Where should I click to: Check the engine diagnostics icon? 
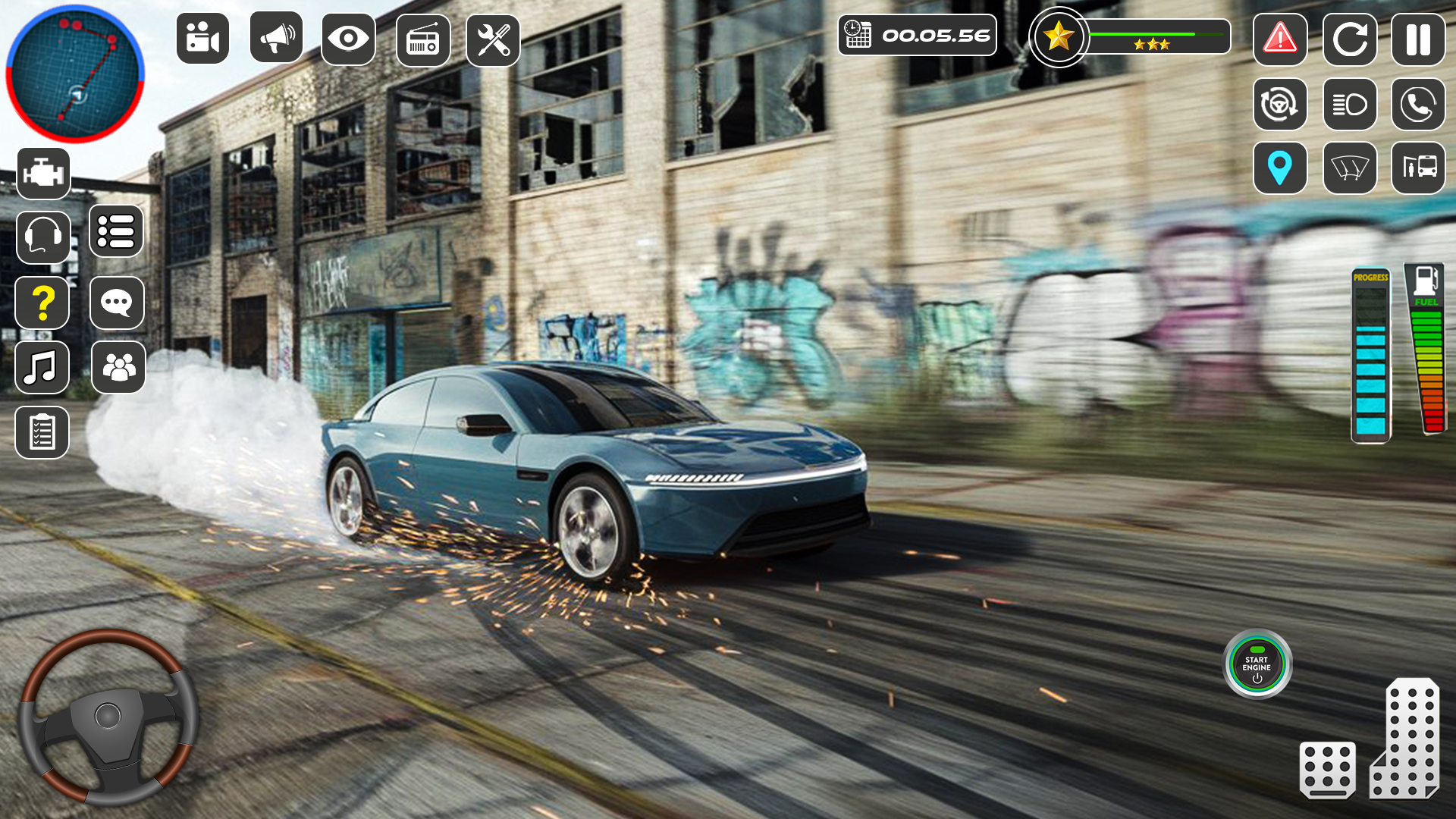coord(43,173)
